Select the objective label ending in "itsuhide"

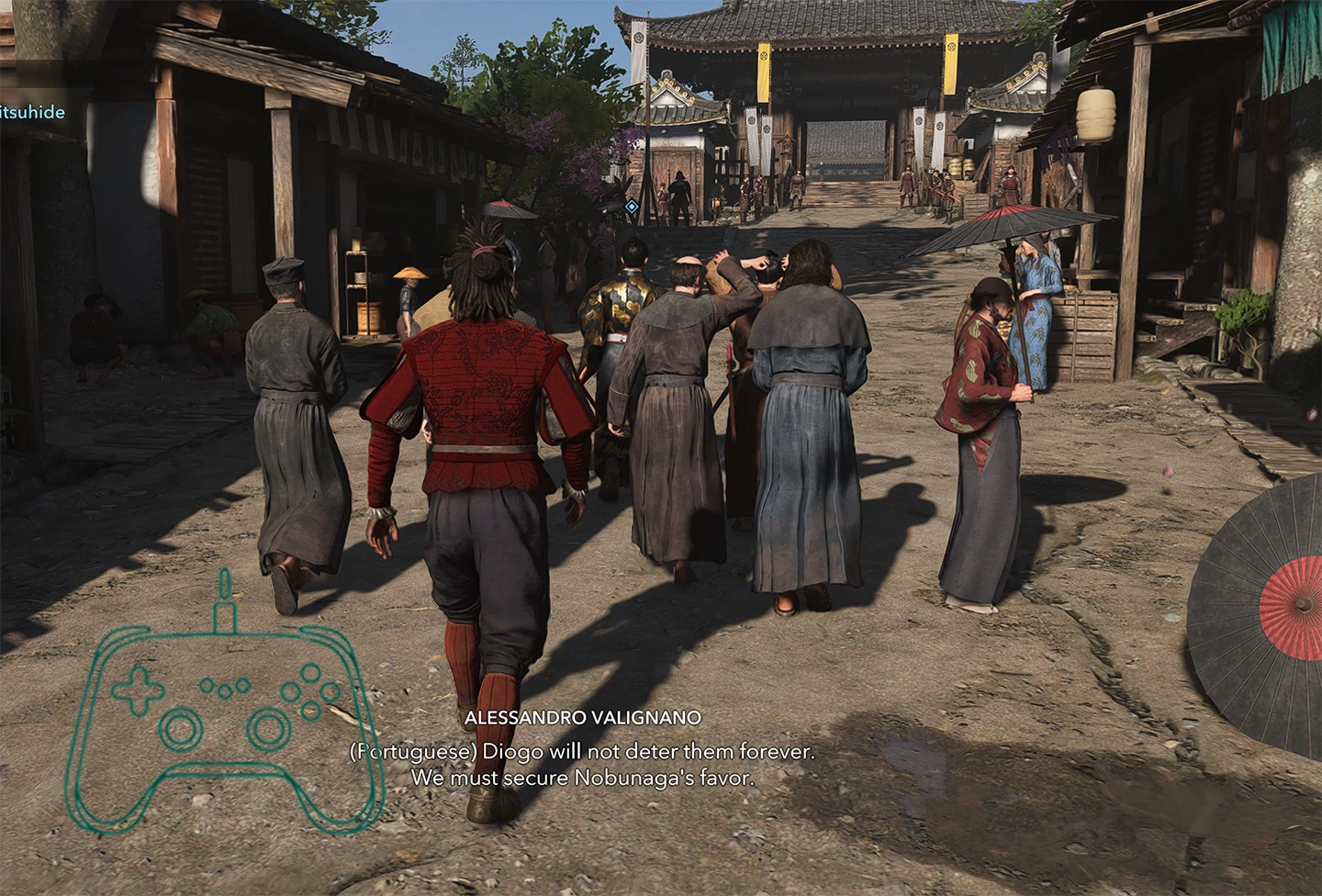(x=33, y=112)
